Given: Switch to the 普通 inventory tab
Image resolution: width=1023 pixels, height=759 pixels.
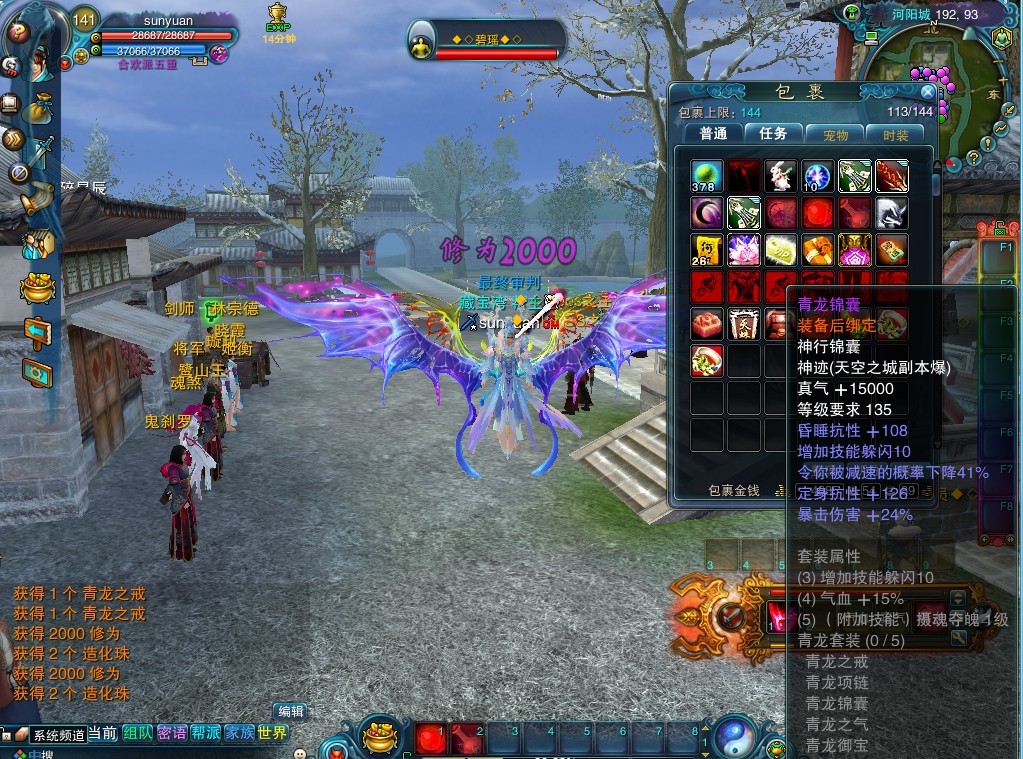Looking at the screenshot, I should (713, 133).
